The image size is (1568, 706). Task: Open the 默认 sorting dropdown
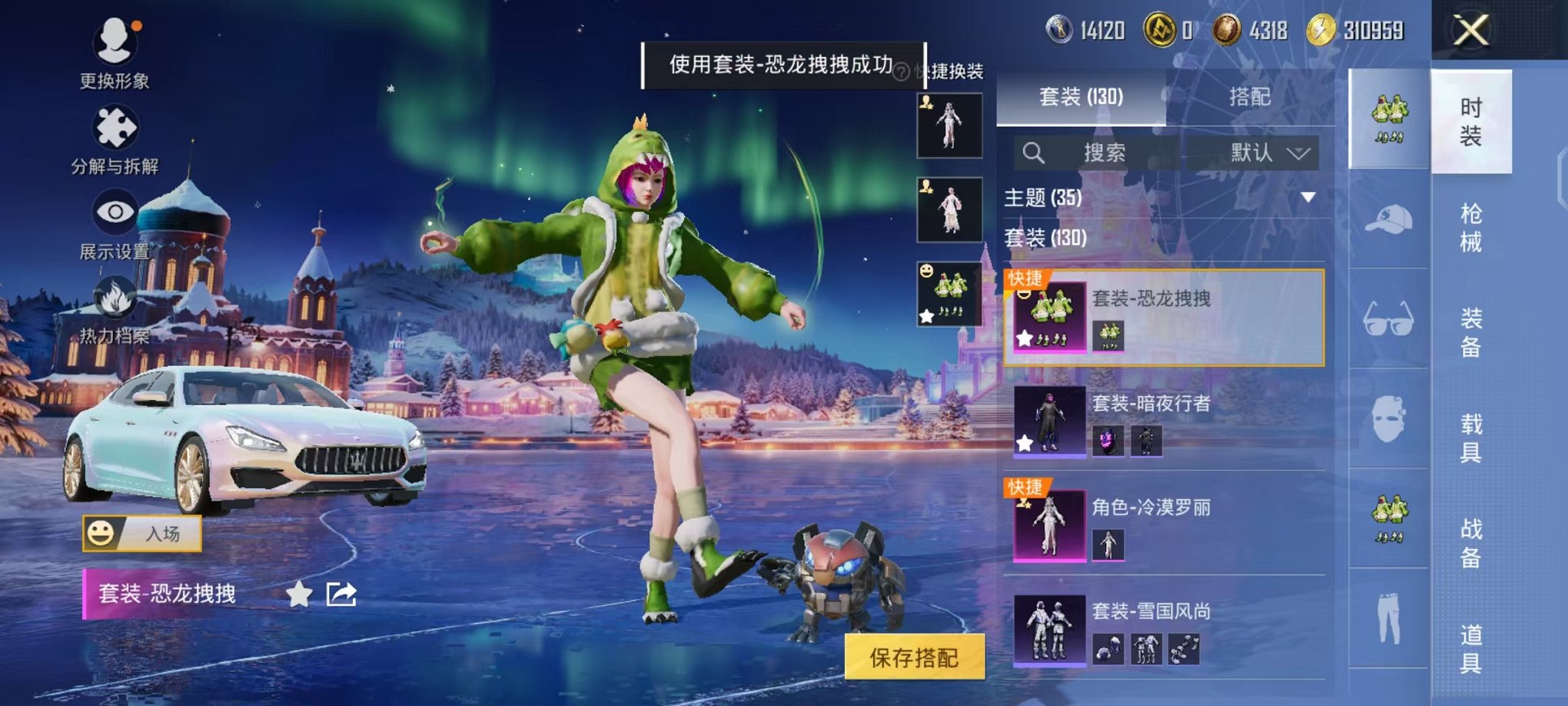point(1265,152)
